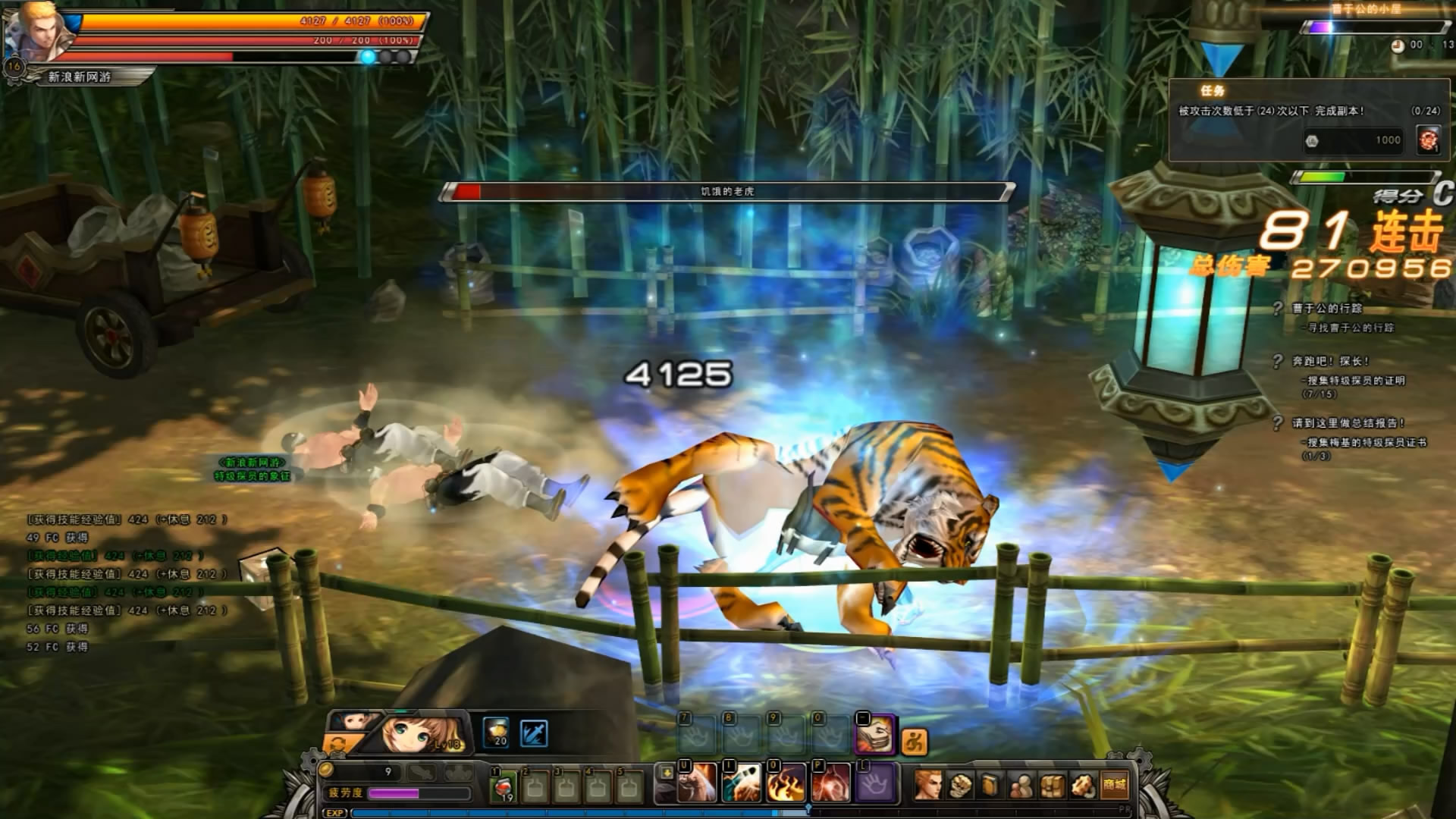Click the mission reward icon in 任务 panel
Screen dimensions: 1456x819
pos(1429,140)
